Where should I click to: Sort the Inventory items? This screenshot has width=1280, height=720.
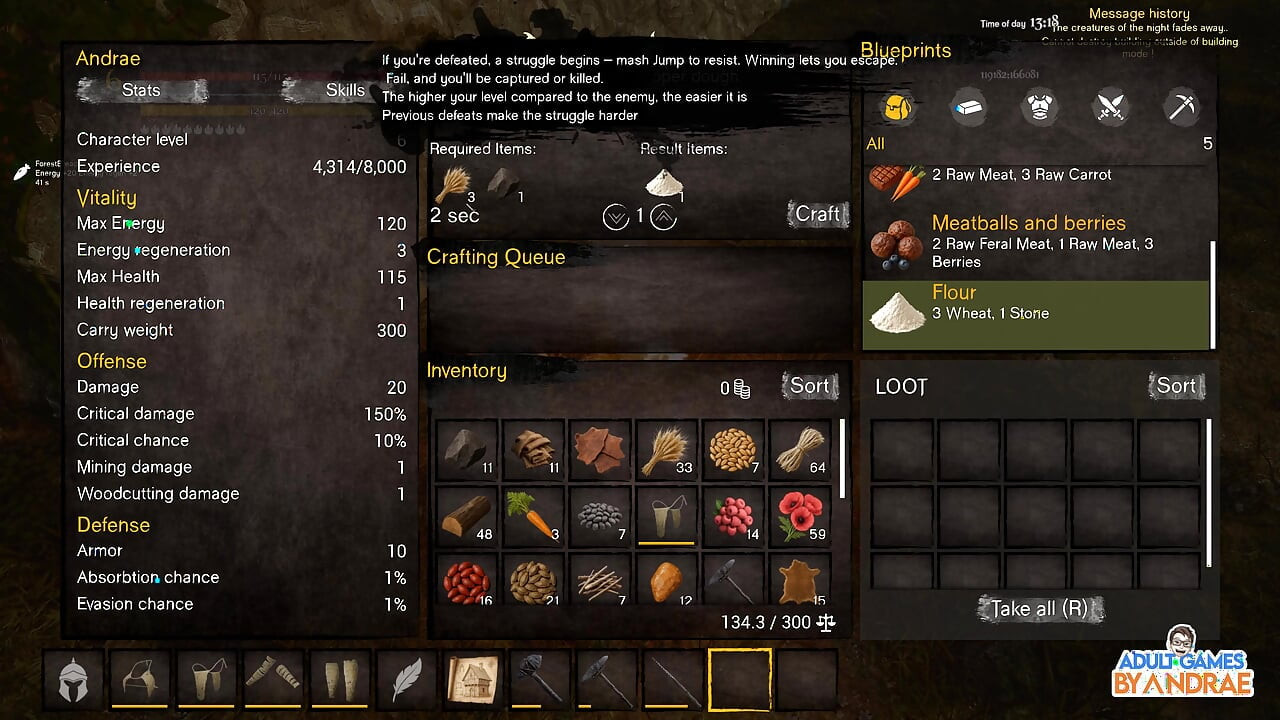(809, 386)
